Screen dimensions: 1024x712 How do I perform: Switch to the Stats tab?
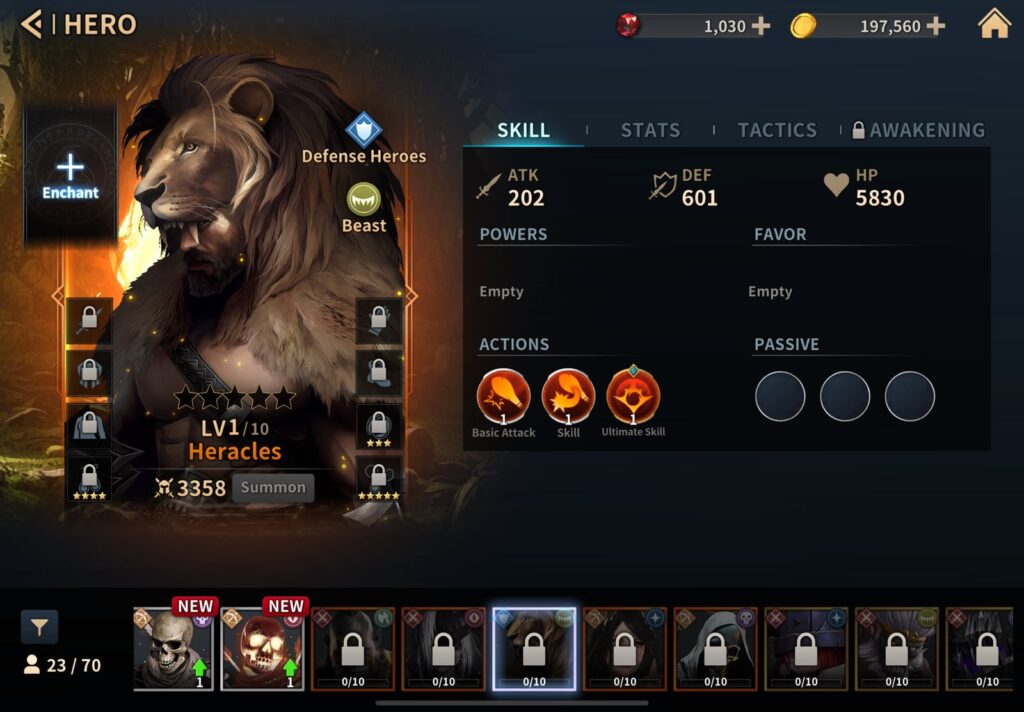click(650, 130)
